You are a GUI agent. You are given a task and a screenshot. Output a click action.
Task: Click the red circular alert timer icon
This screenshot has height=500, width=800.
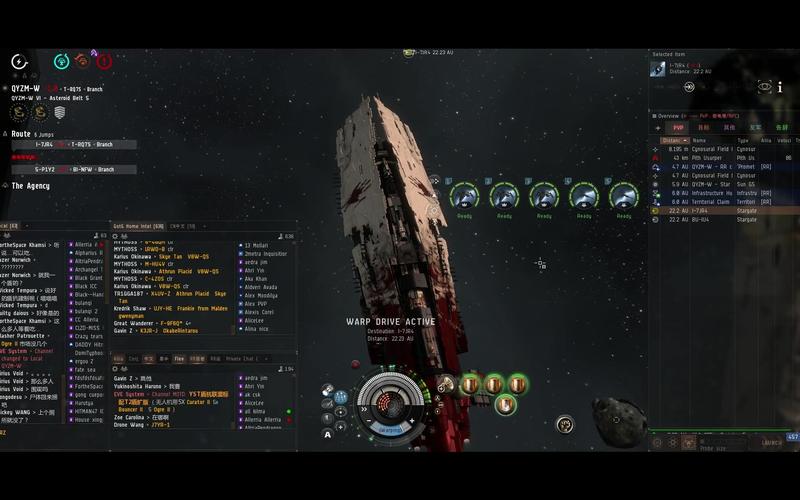click(104, 61)
